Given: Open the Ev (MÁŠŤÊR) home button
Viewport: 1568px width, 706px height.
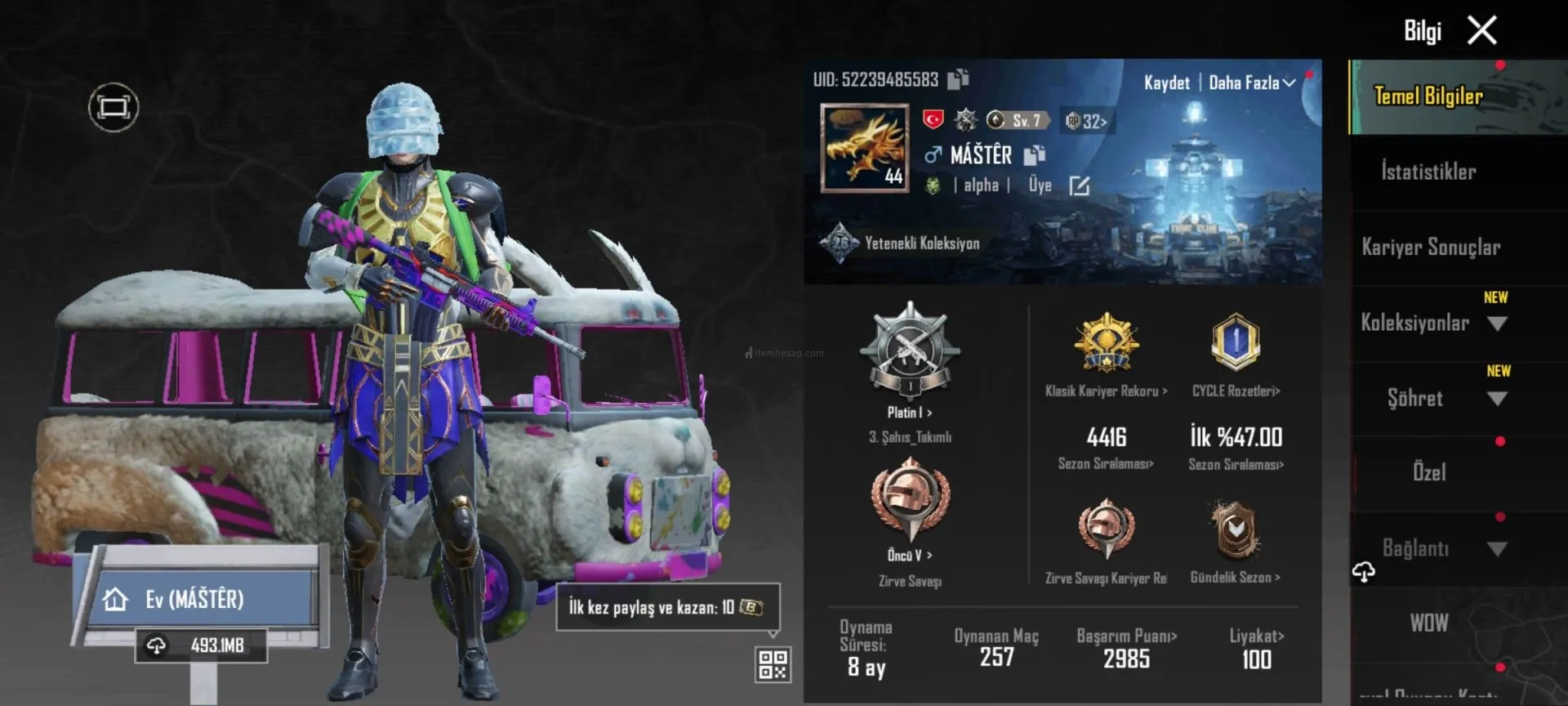Looking at the screenshot, I should click(x=196, y=599).
